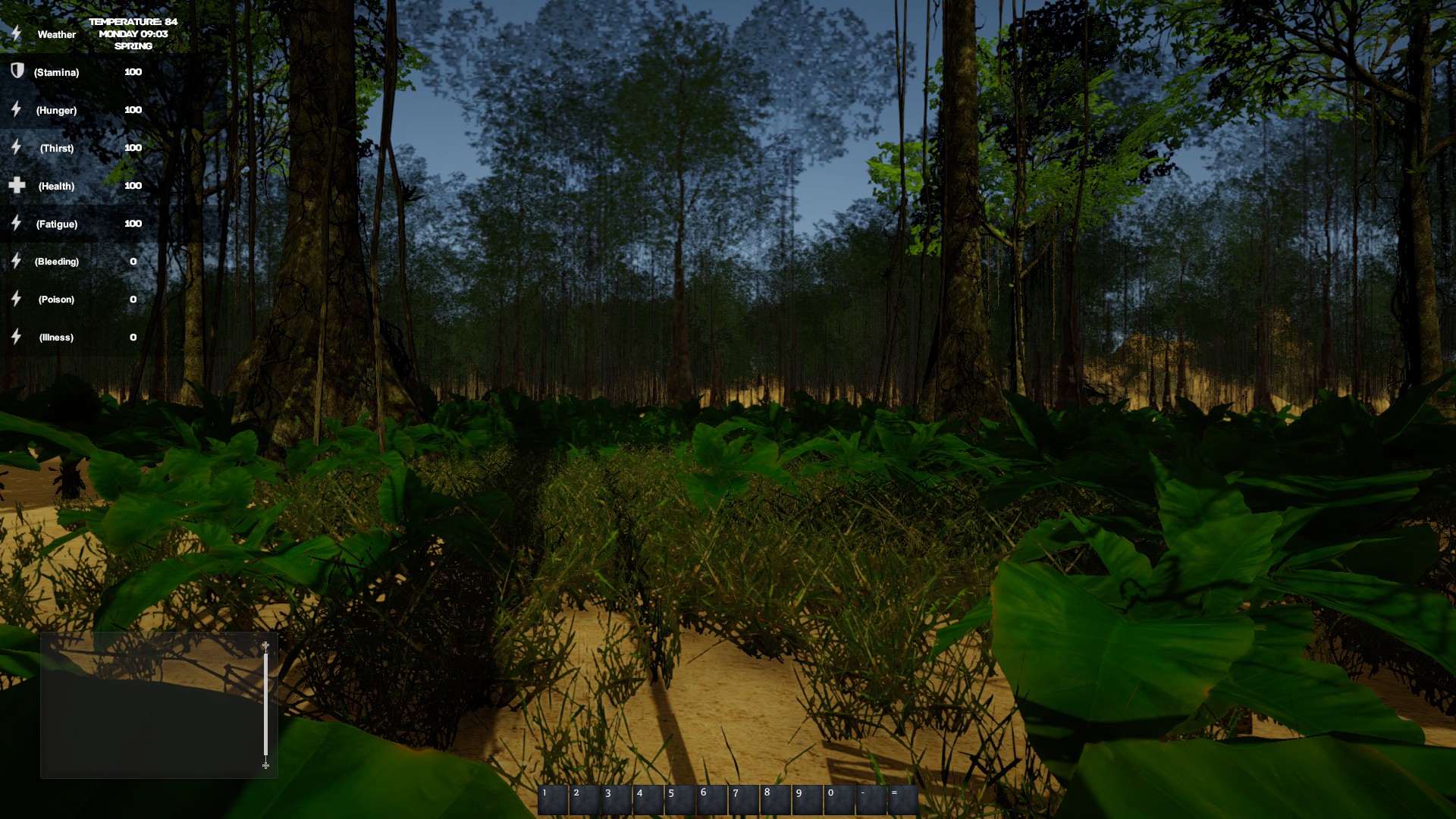Screen dimensions: 1456x819
Task: Click the Weather label text
Action: click(x=57, y=34)
